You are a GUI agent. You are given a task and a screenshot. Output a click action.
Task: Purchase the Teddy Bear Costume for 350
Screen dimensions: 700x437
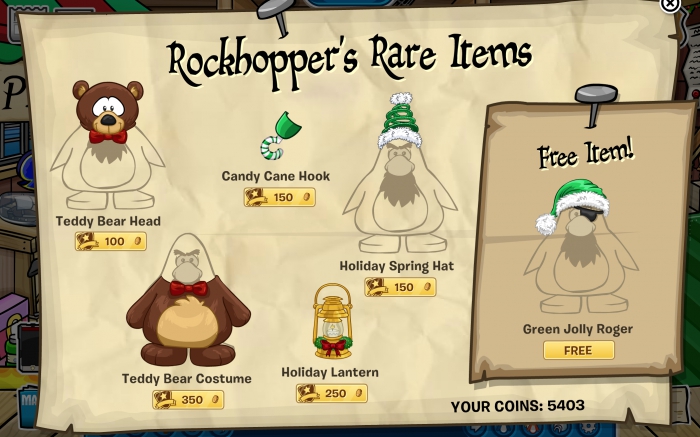coord(188,400)
